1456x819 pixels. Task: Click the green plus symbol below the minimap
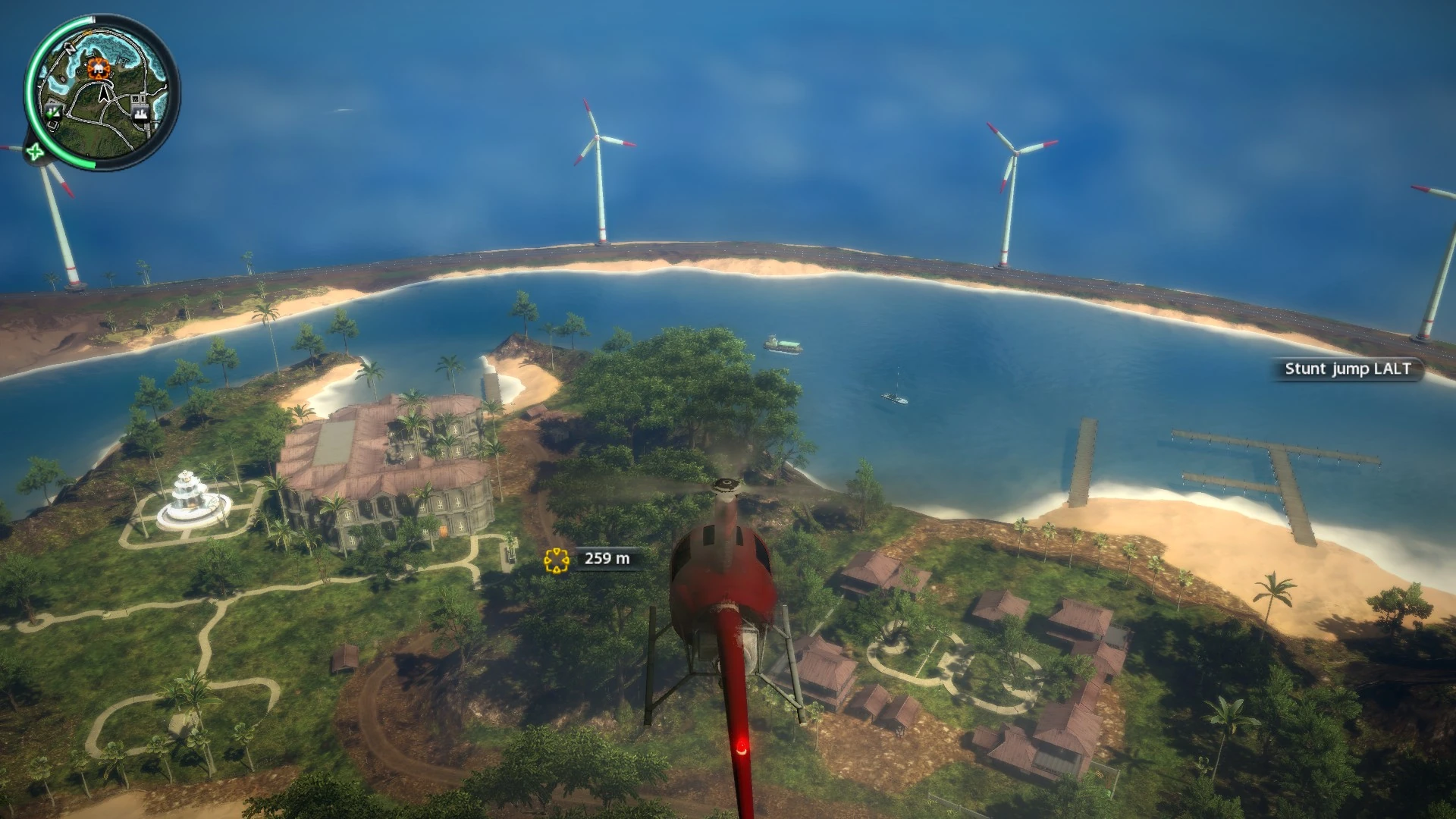click(36, 151)
